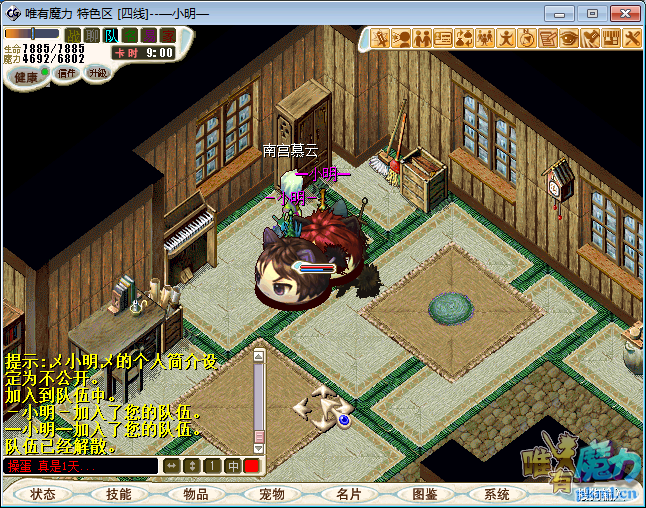This screenshot has width=646, height=508.
Task: Toggle the 家 family mode icon
Action: 167,36
